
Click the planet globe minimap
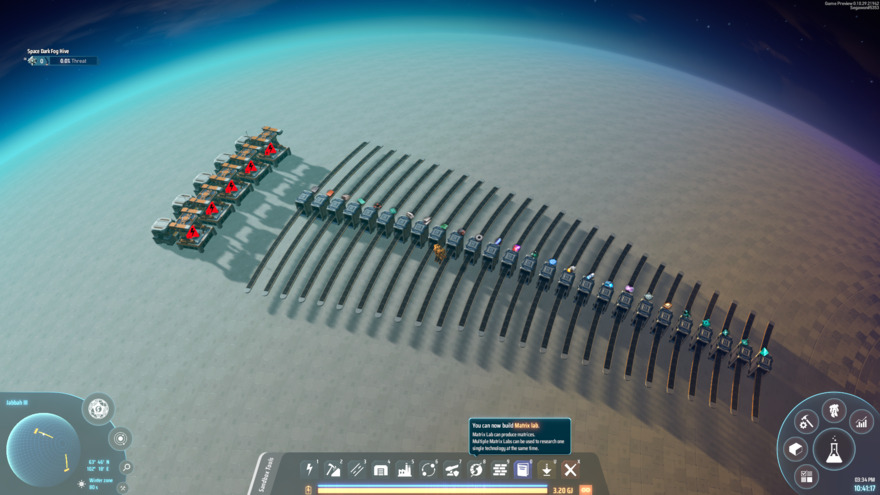point(43,449)
